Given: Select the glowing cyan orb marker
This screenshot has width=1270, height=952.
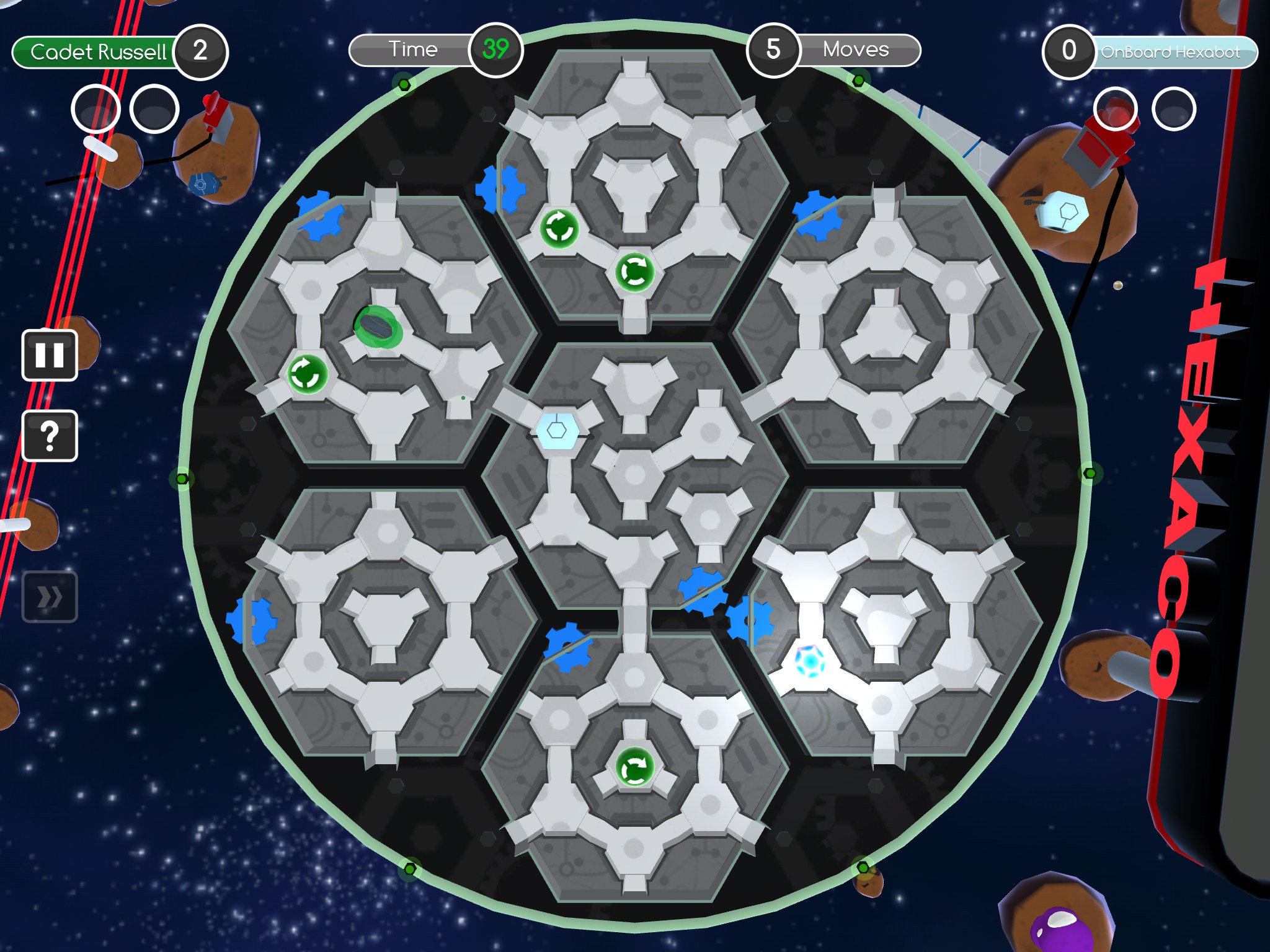Looking at the screenshot, I should pyautogui.click(x=810, y=661).
